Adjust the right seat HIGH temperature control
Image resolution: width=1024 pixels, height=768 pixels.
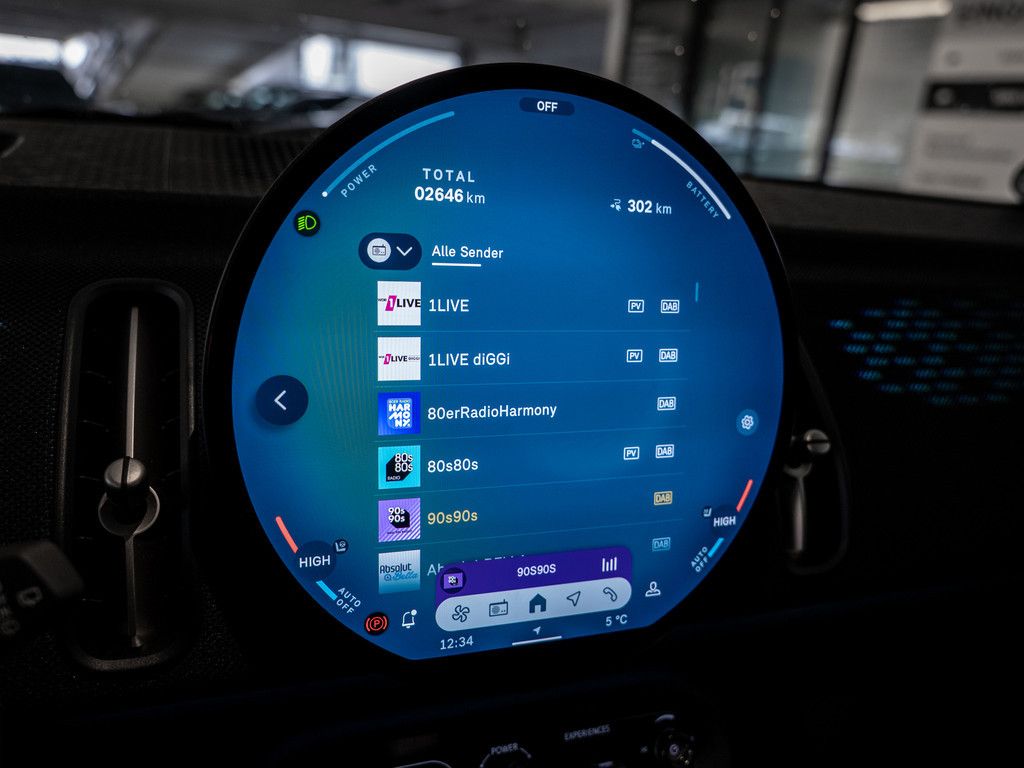[724, 521]
